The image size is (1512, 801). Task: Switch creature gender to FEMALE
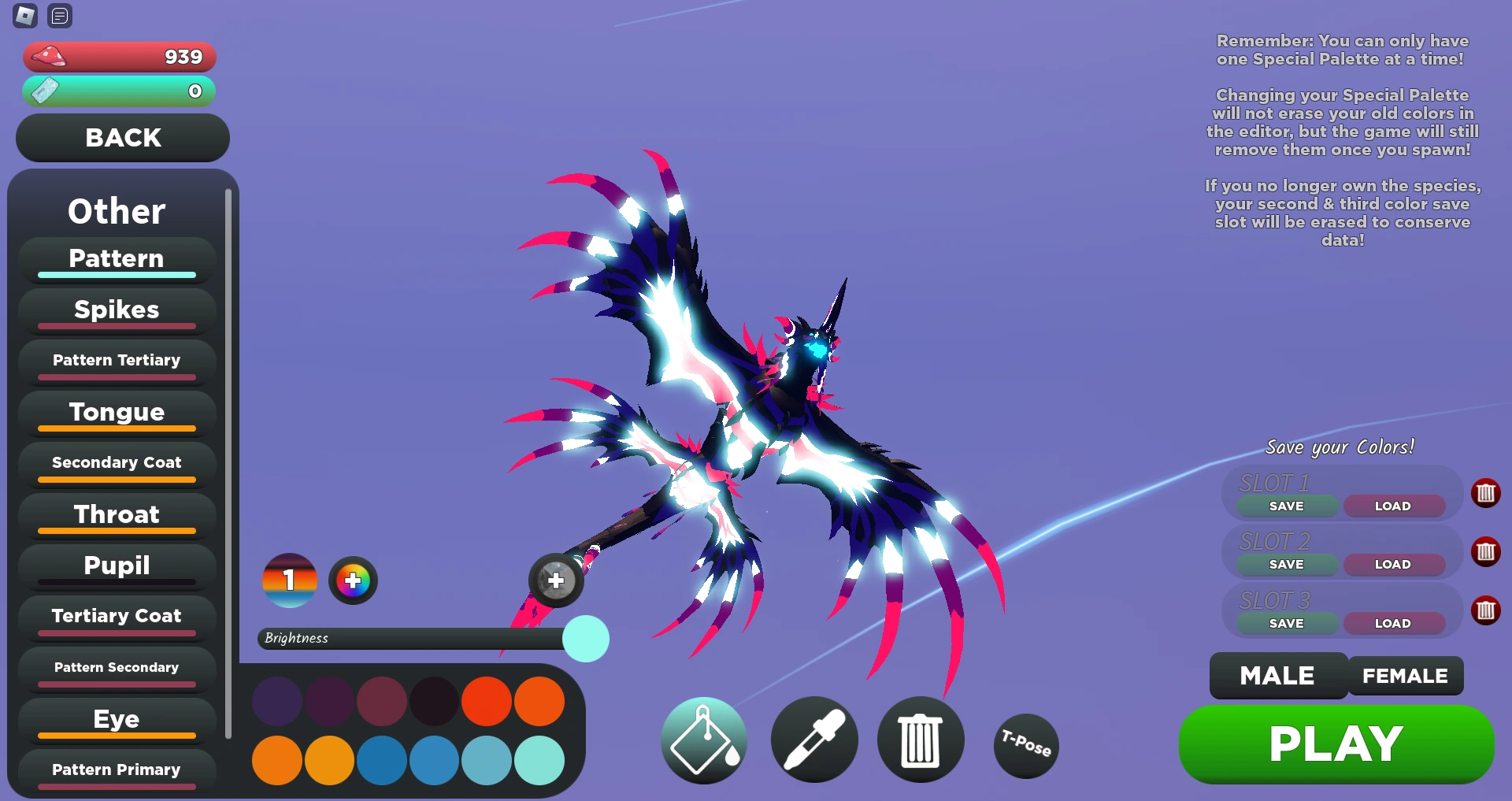click(1405, 675)
